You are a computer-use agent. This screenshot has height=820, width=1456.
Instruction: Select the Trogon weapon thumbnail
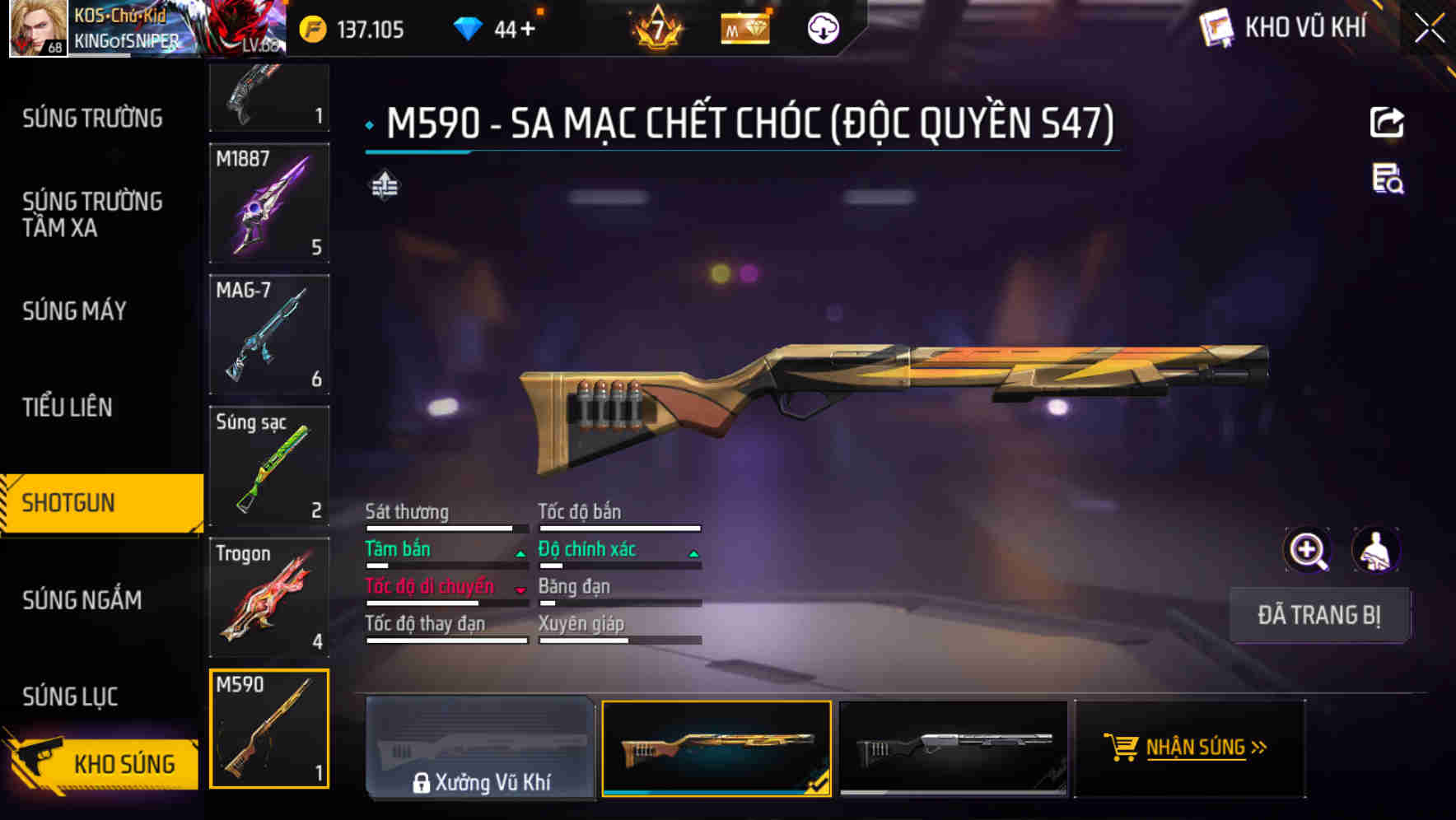click(269, 596)
